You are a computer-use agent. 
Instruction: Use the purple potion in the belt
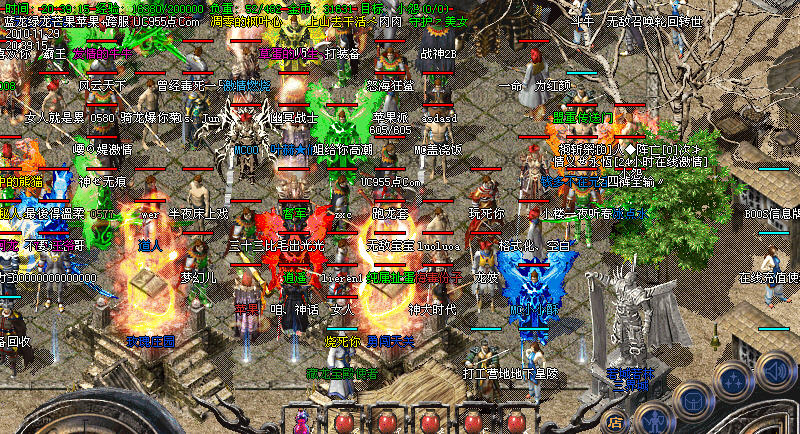pos(300,421)
